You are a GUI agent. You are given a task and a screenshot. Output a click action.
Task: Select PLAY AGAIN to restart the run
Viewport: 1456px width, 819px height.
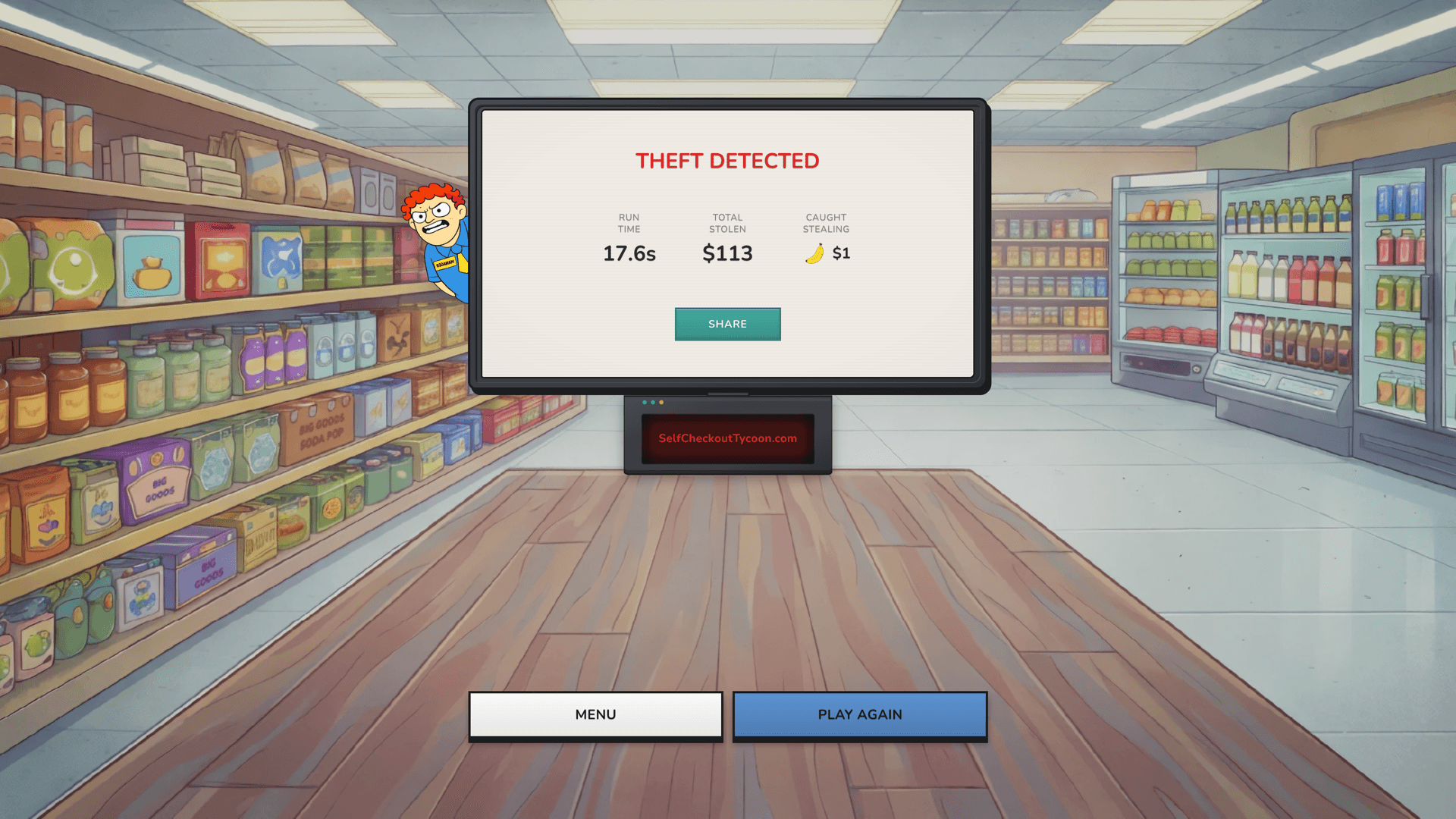859,714
